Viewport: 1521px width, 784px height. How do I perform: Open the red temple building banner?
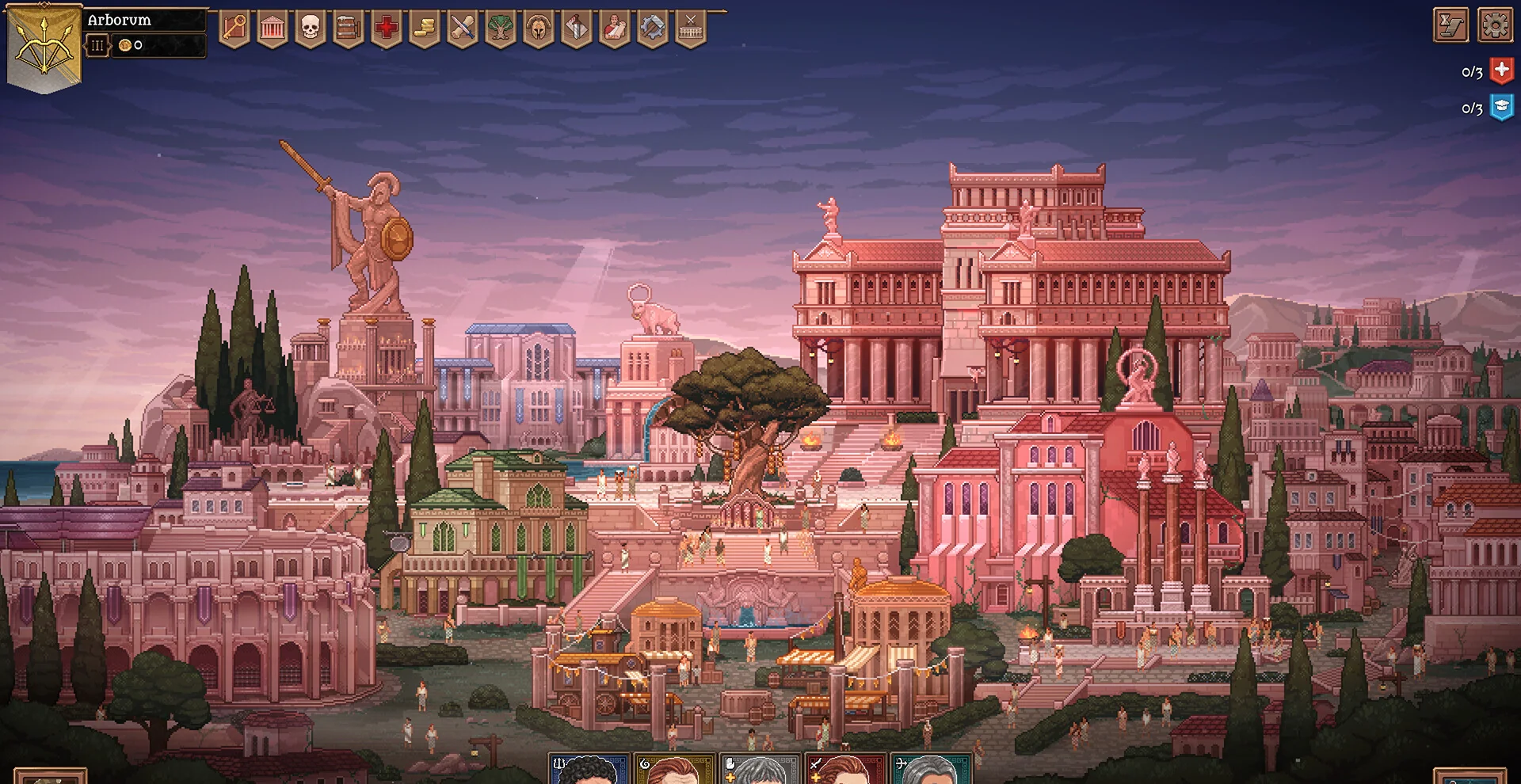pyautogui.click(x=273, y=29)
